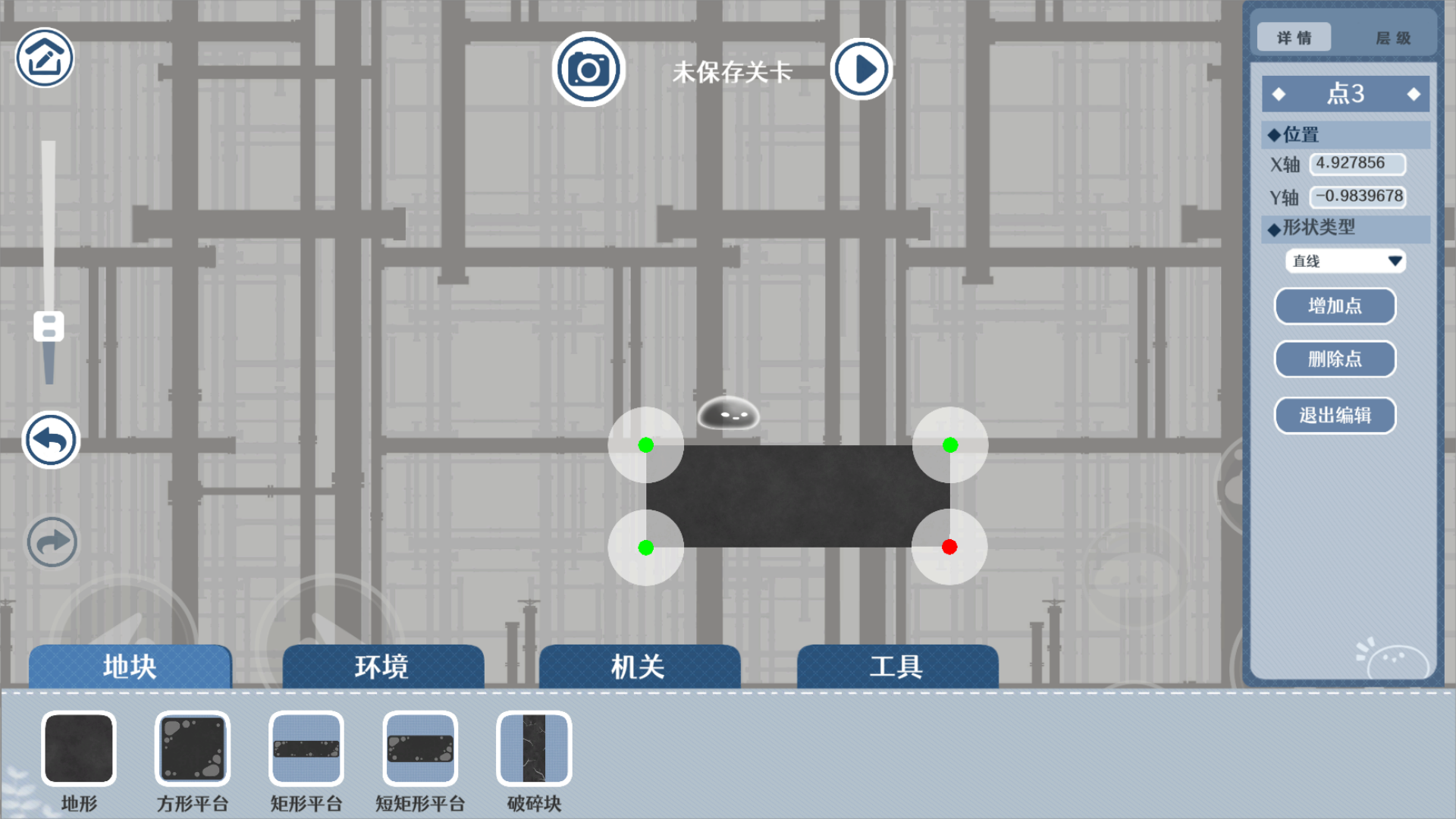The image size is (1456, 819).
Task: Select the bottom-left green control point
Action: point(646,547)
